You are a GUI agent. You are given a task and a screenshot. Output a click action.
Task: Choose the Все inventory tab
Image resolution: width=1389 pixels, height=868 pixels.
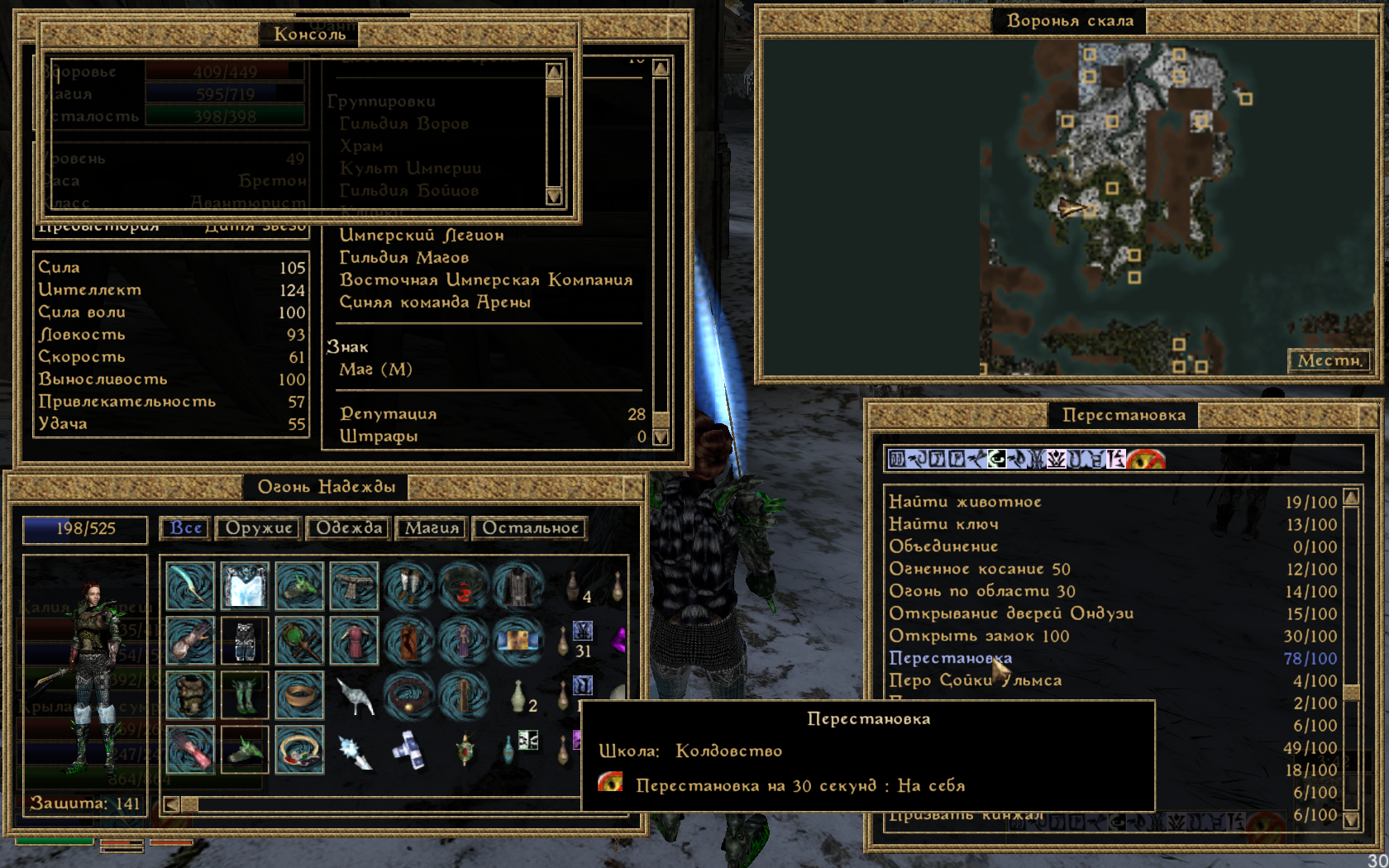(186, 528)
